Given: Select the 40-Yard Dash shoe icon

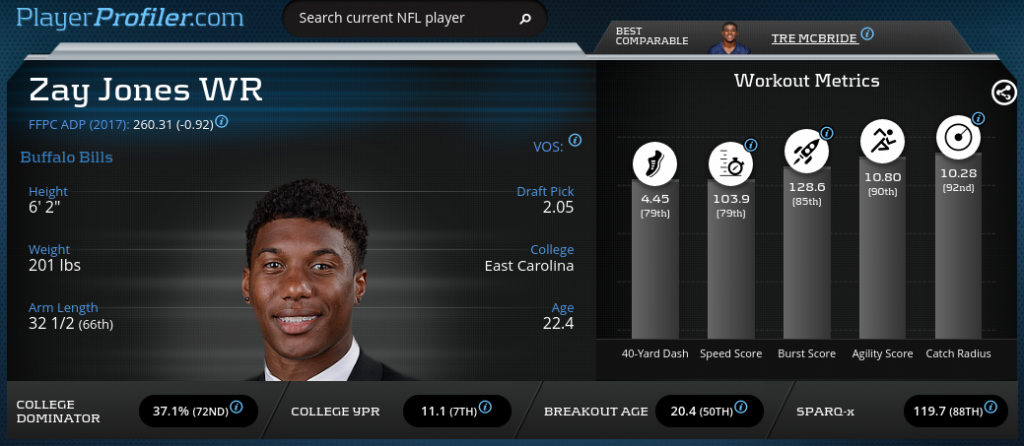Looking at the screenshot, I should (655, 163).
